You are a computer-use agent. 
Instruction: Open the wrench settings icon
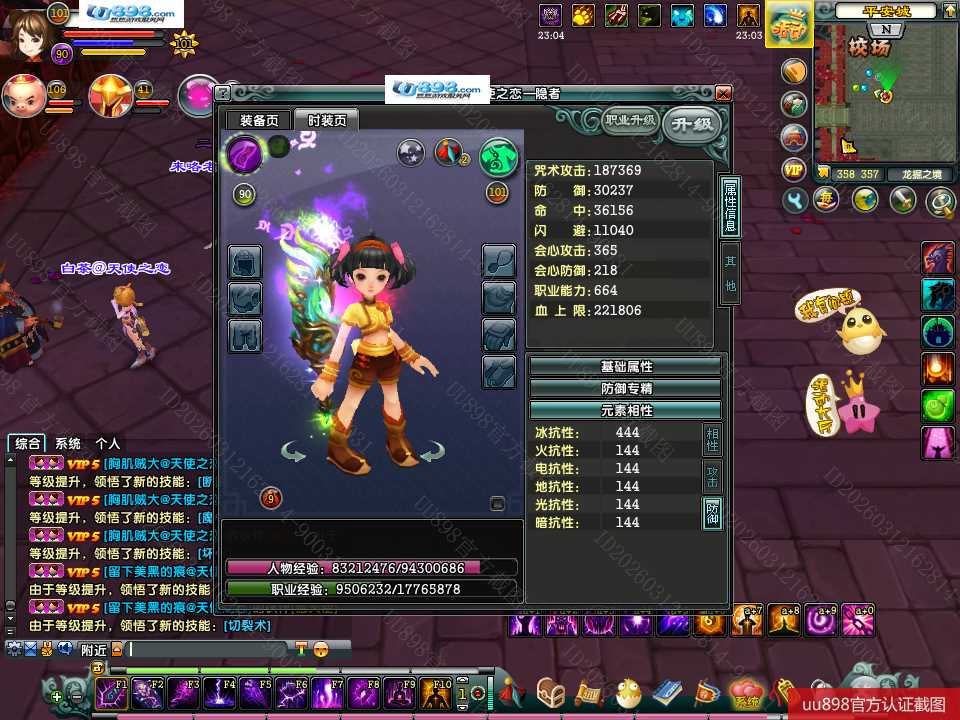(x=796, y=201)
